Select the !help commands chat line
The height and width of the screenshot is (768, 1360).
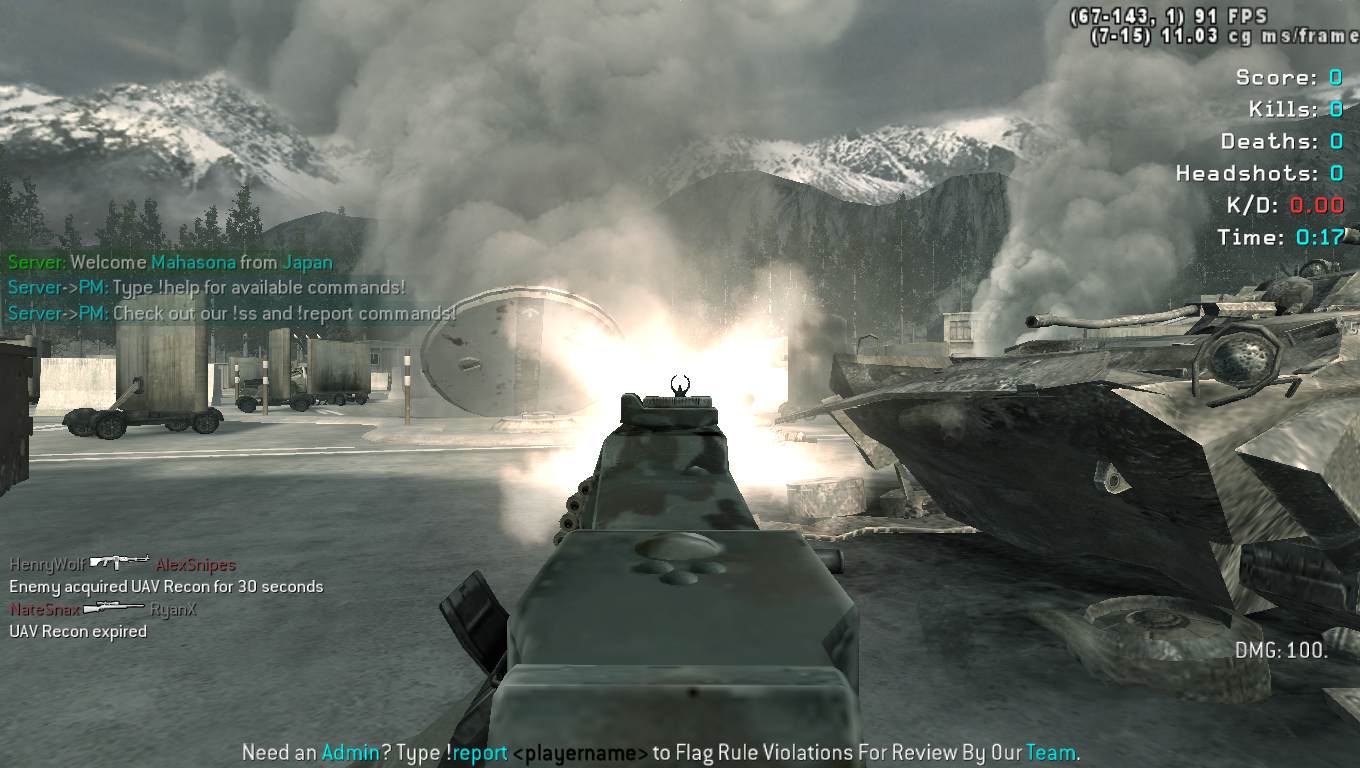(x=207, y=288)
